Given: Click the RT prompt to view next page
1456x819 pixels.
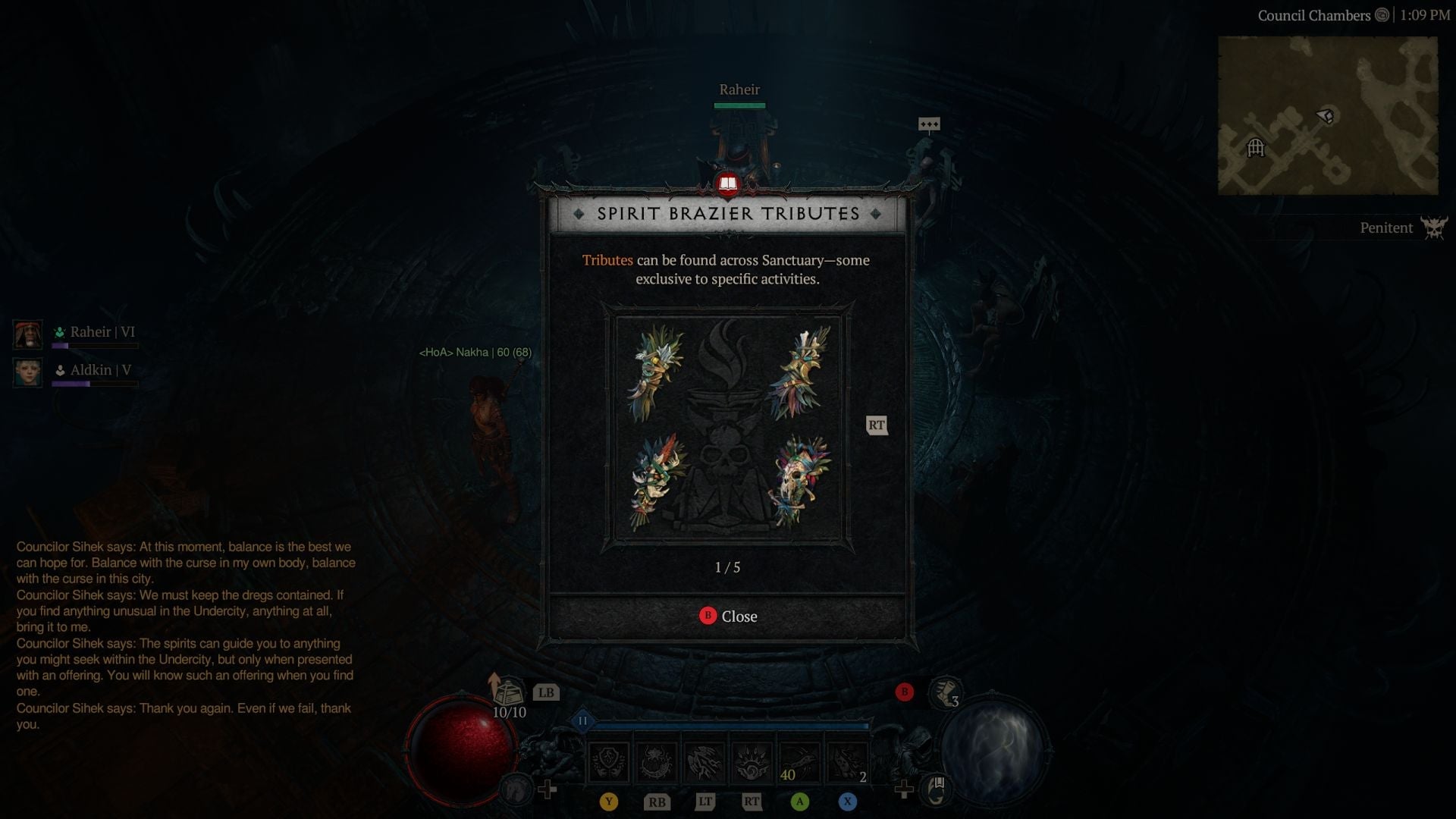Looking at the screenshot, I should click(877, 425).
